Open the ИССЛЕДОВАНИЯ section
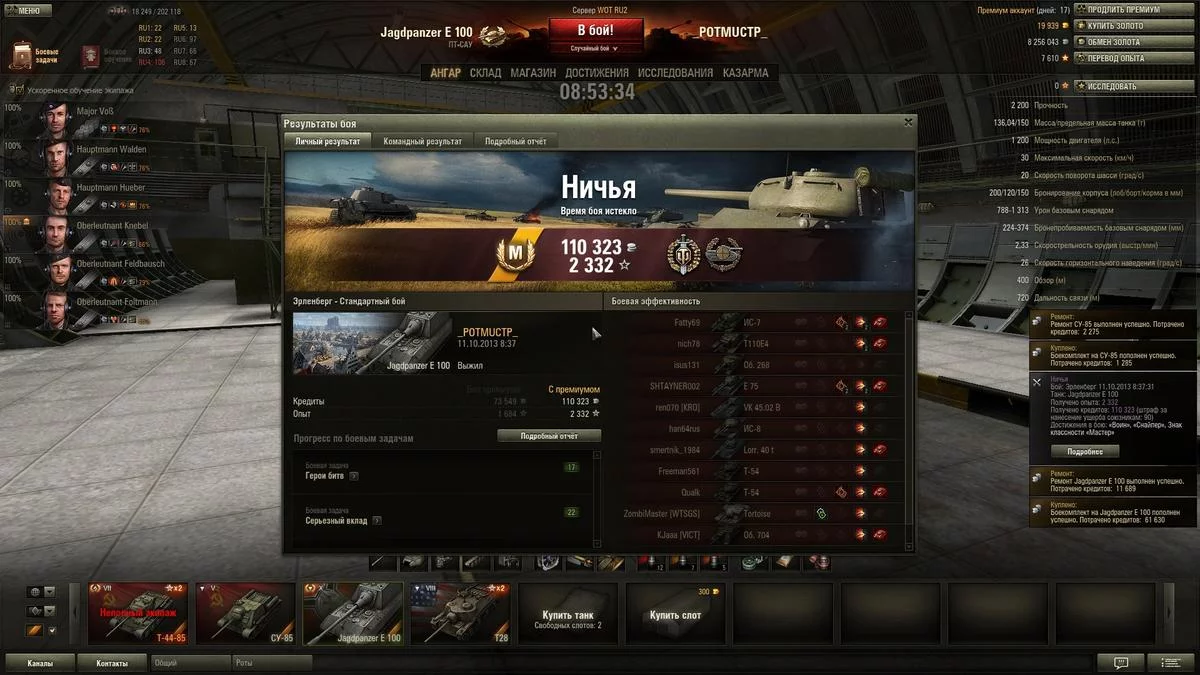 [x=675, y=73]
